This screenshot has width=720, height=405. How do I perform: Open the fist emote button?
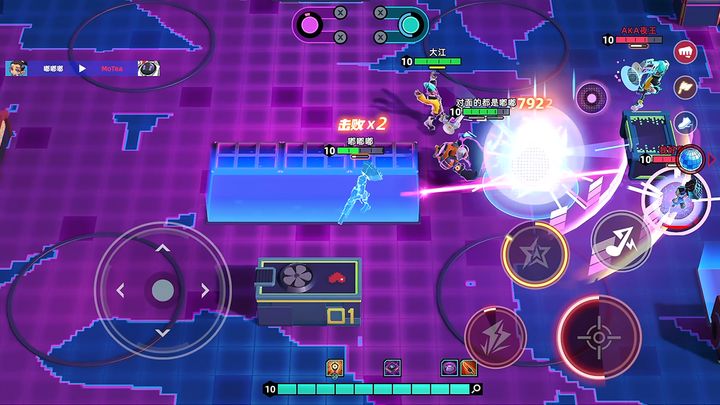[686, 51]
